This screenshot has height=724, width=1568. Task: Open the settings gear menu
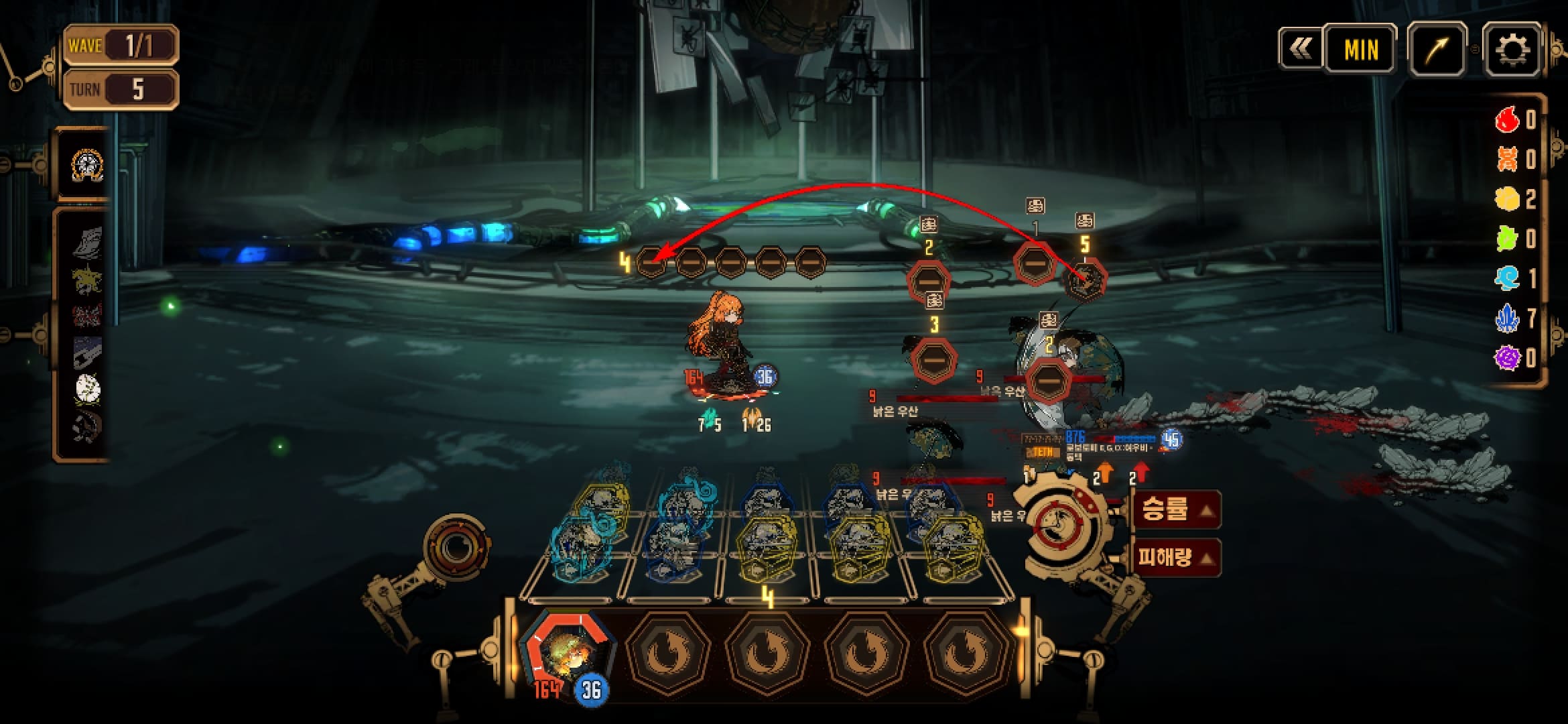point(1512,49)
